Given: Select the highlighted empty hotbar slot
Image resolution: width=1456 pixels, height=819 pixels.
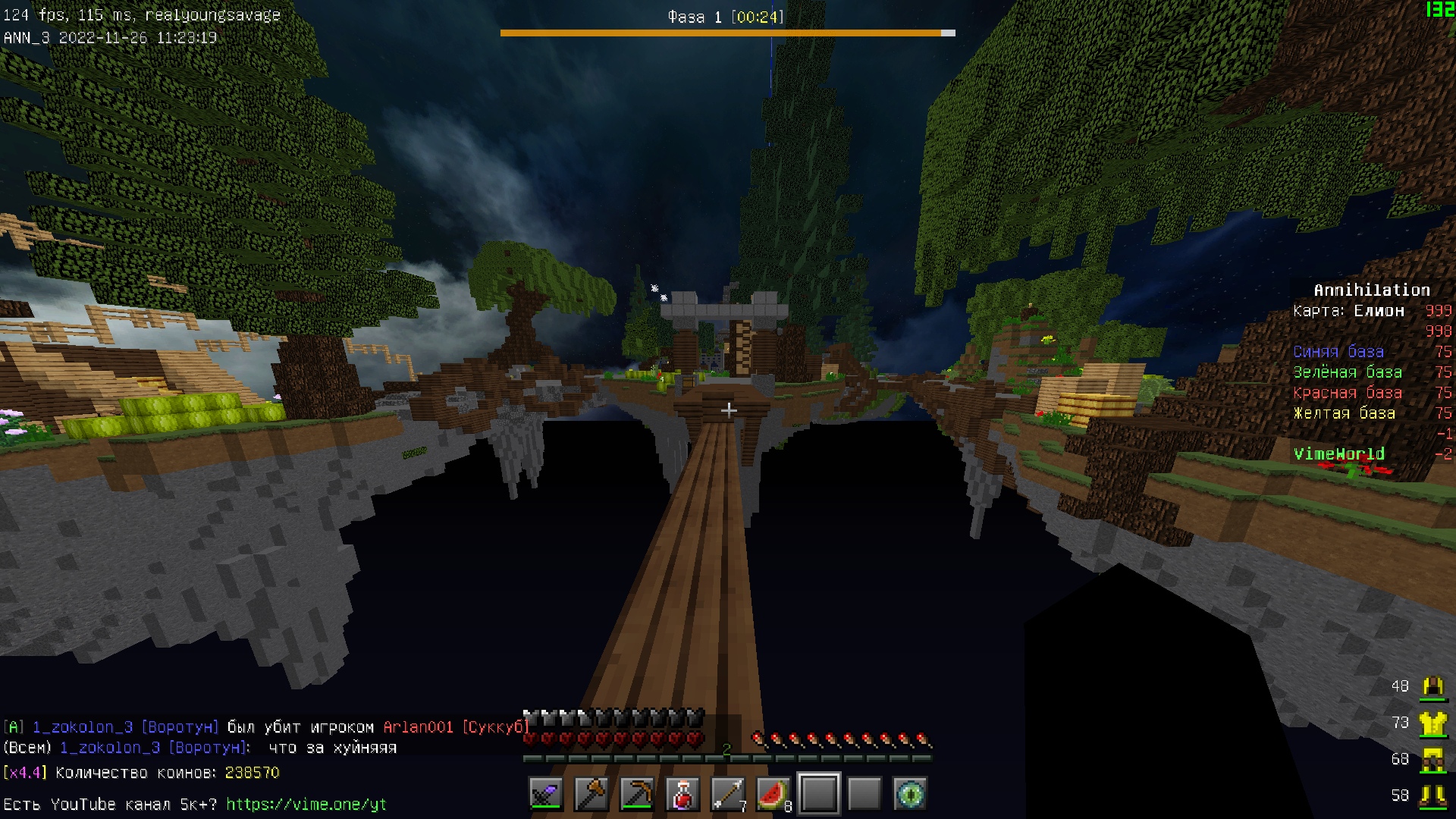Looking at the screenshot, I should coord(819,794).
